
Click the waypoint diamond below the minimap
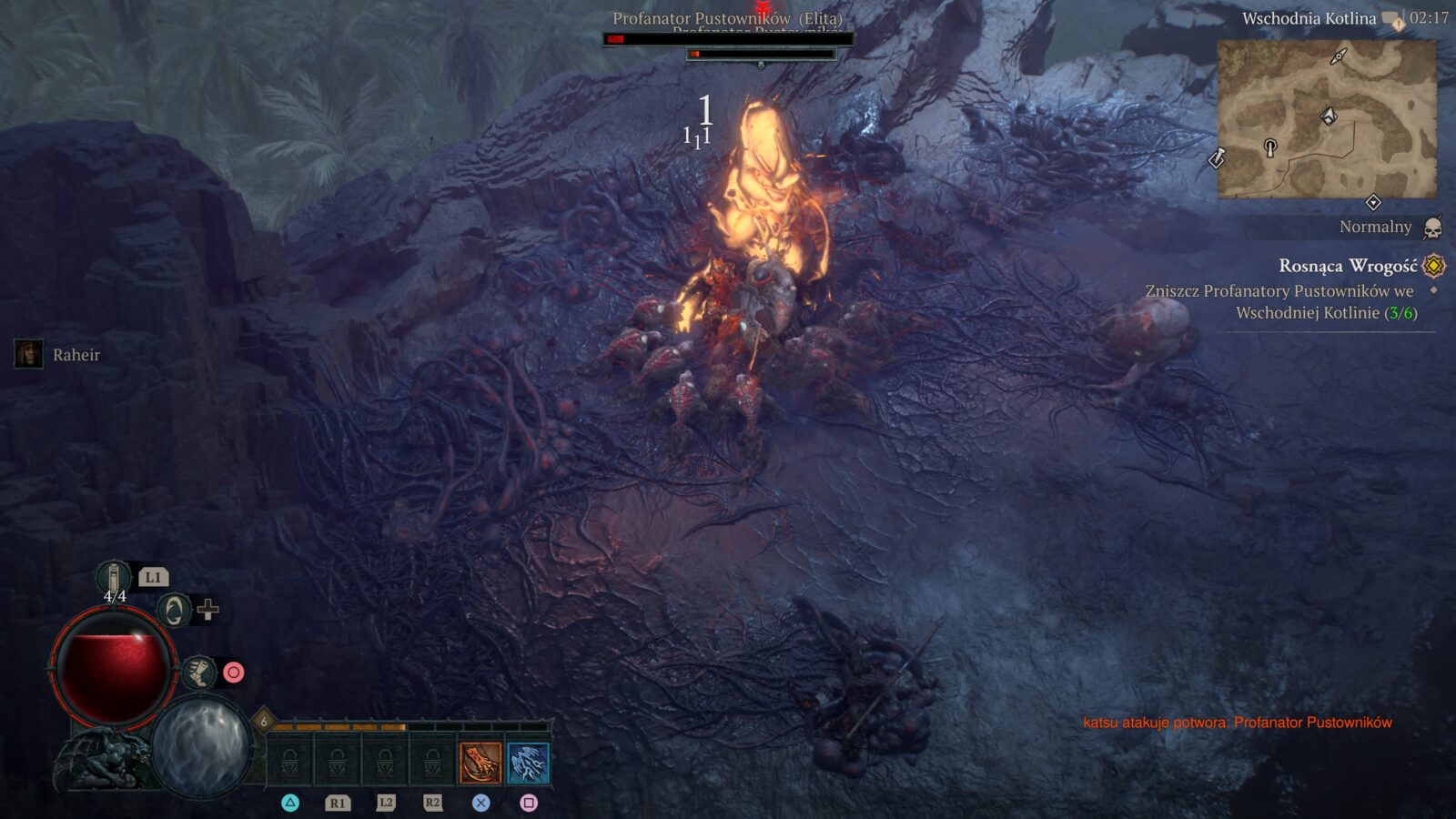1374,201
